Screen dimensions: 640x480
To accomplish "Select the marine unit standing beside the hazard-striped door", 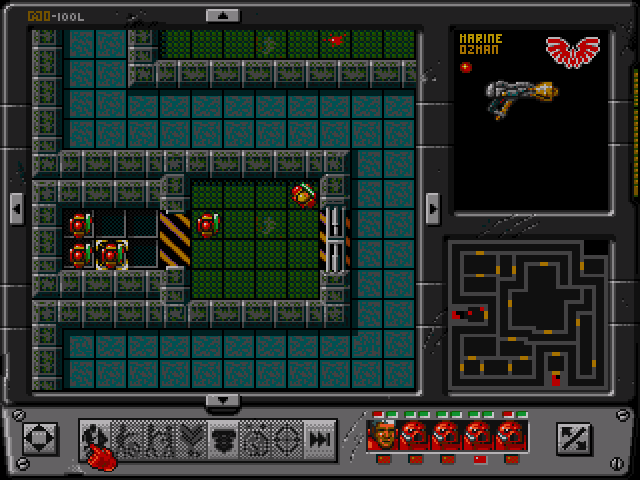I will point(207,225).
